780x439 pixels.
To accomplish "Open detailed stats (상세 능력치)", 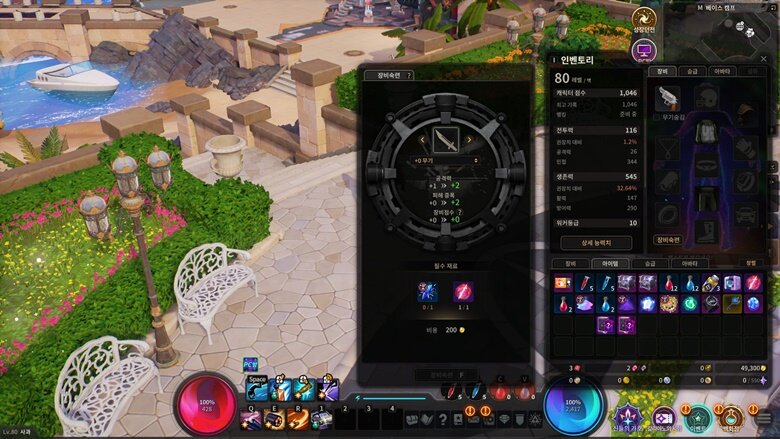I will tap(593, 242).
